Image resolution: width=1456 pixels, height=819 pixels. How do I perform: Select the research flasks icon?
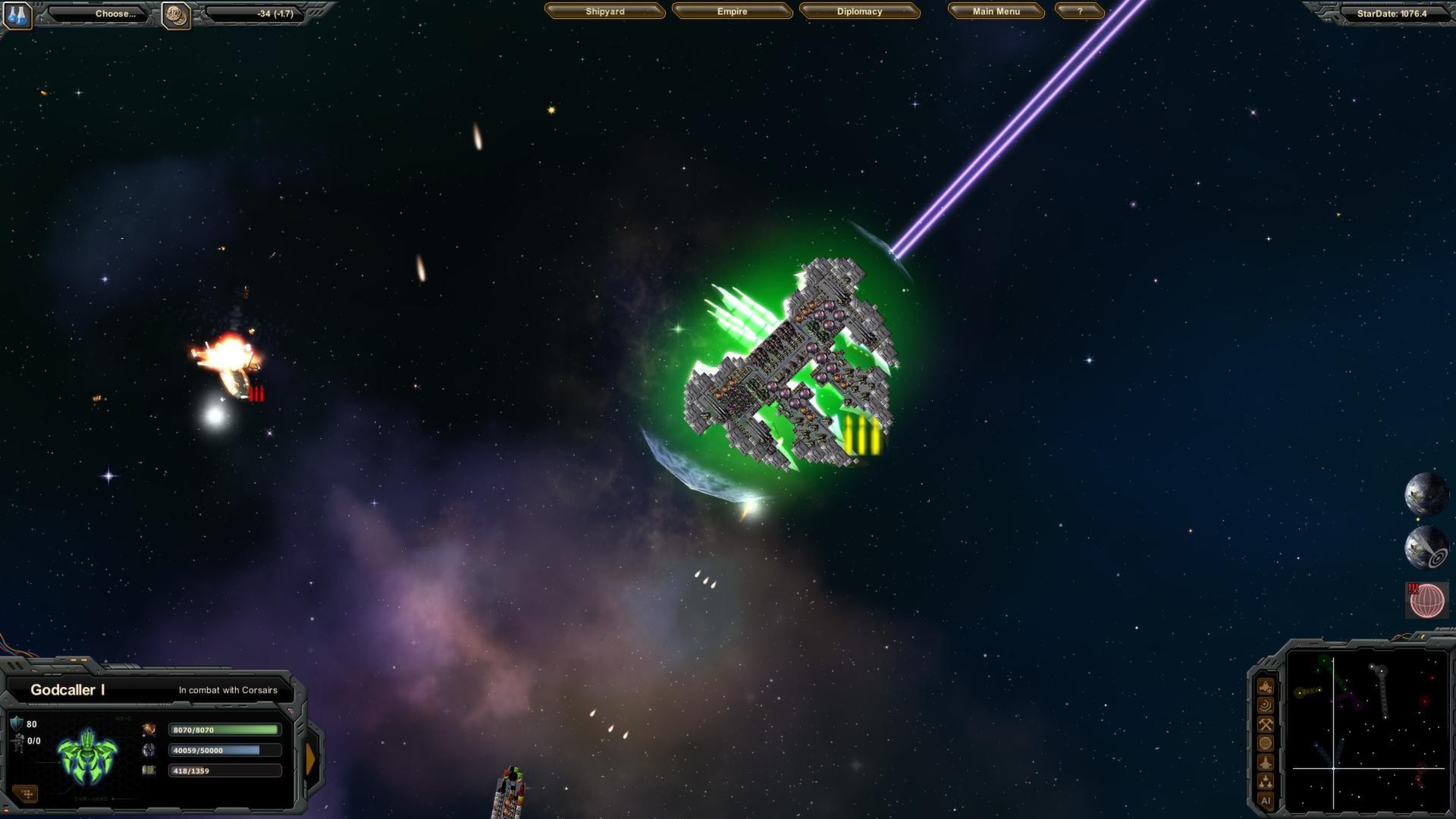(x=17, y=13)
